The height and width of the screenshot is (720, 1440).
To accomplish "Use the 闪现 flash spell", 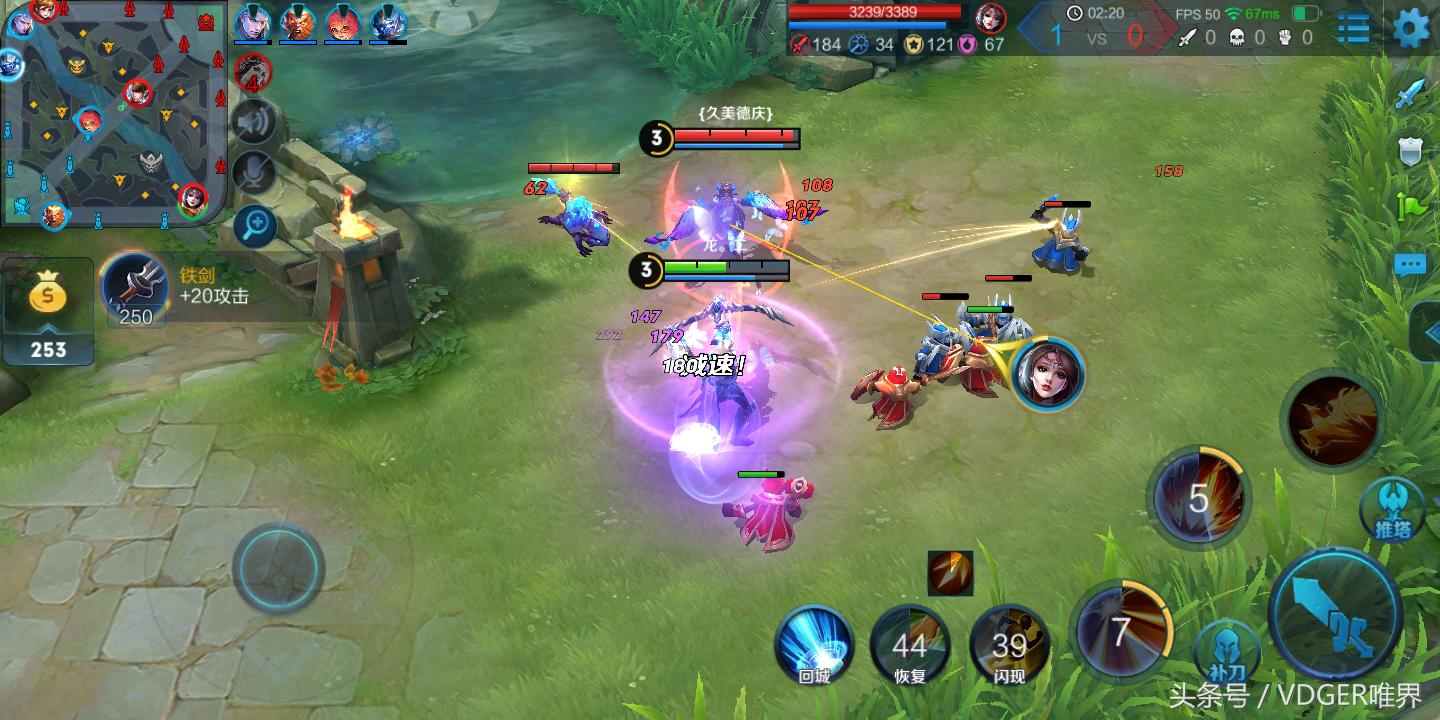I will click(1009, 645).
